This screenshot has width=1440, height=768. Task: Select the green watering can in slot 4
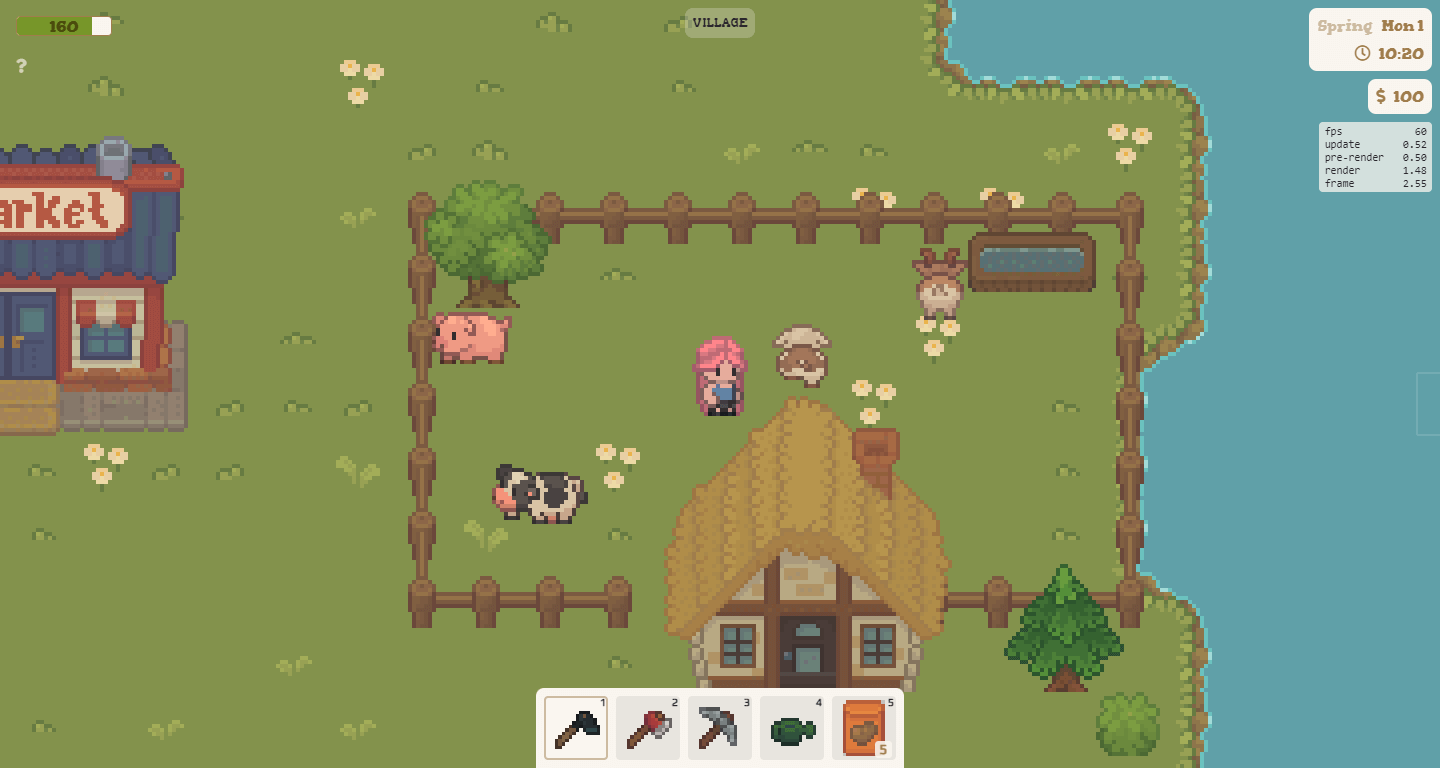[791, 728]
